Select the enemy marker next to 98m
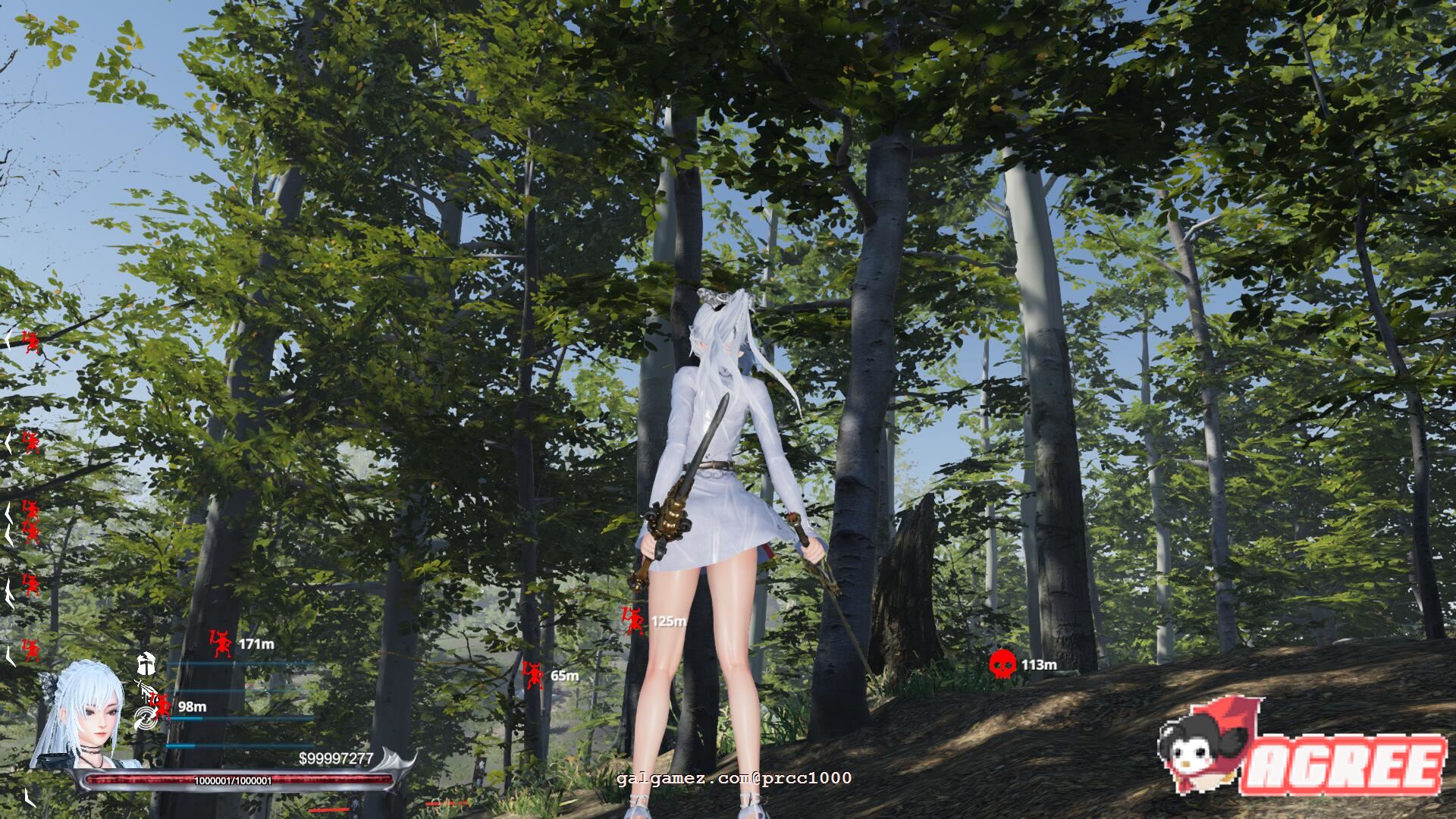Screen dimensions: 1456x819 [x=160, y=704]
